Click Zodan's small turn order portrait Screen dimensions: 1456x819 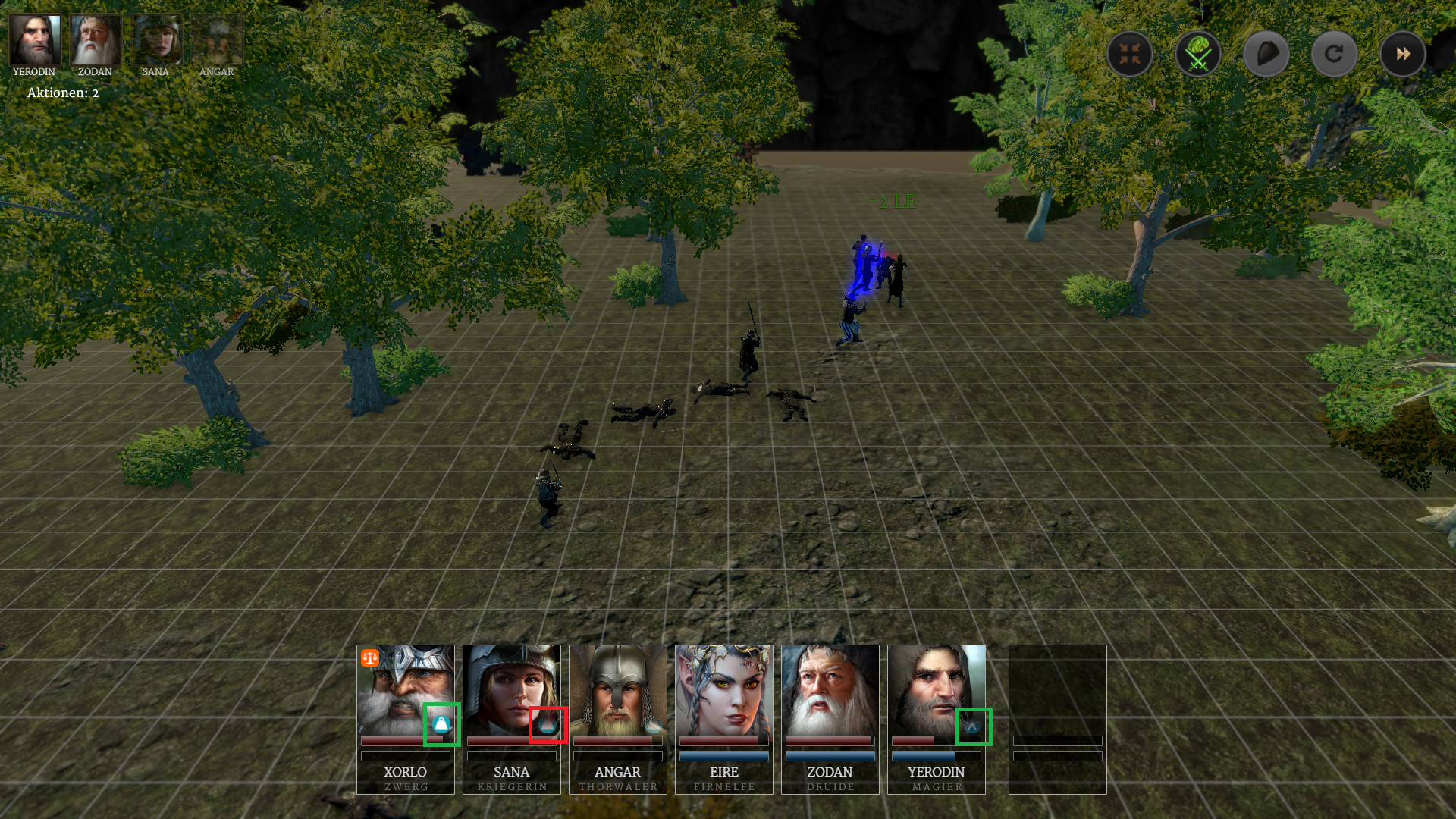[96, 40]
